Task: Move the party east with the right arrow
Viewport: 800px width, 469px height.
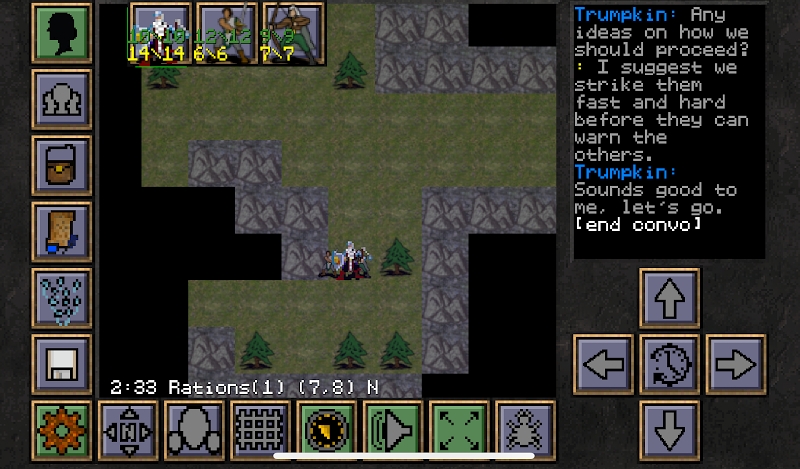Action: pyautogui.click(x=735, y=364)
